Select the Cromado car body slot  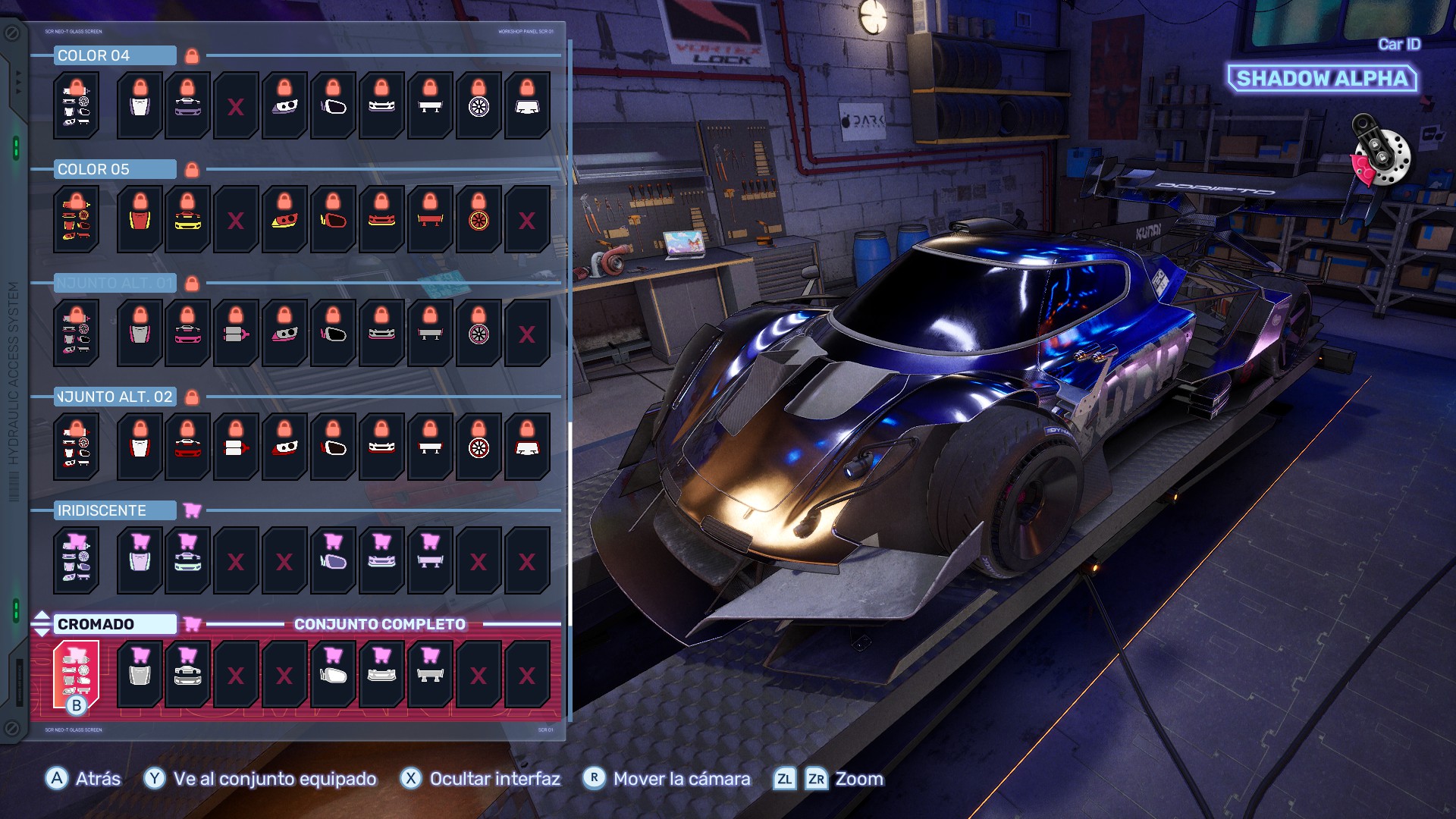(187, 674)
